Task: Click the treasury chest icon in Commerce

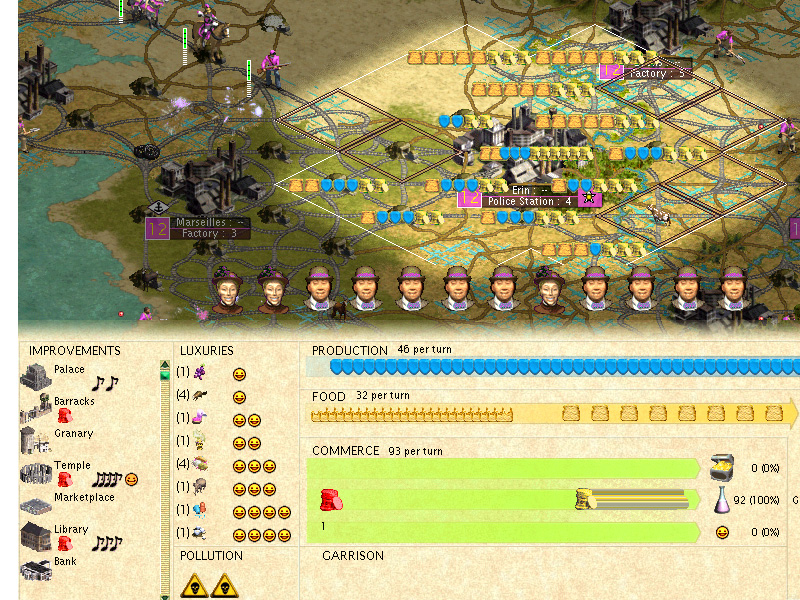Action: (x=722, y=468)
